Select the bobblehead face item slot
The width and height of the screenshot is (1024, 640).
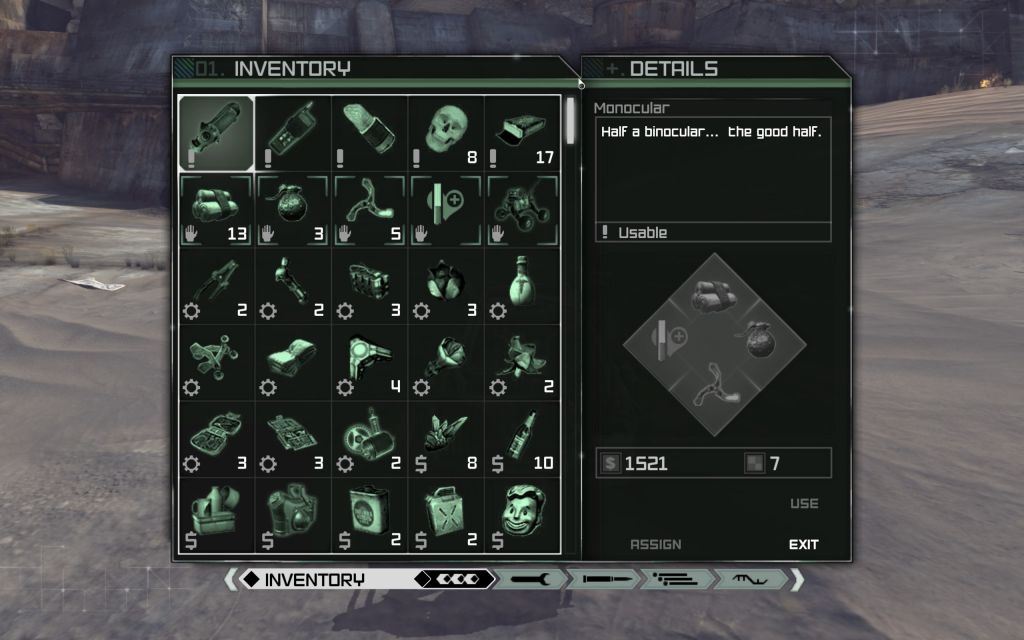click(522, 516)
